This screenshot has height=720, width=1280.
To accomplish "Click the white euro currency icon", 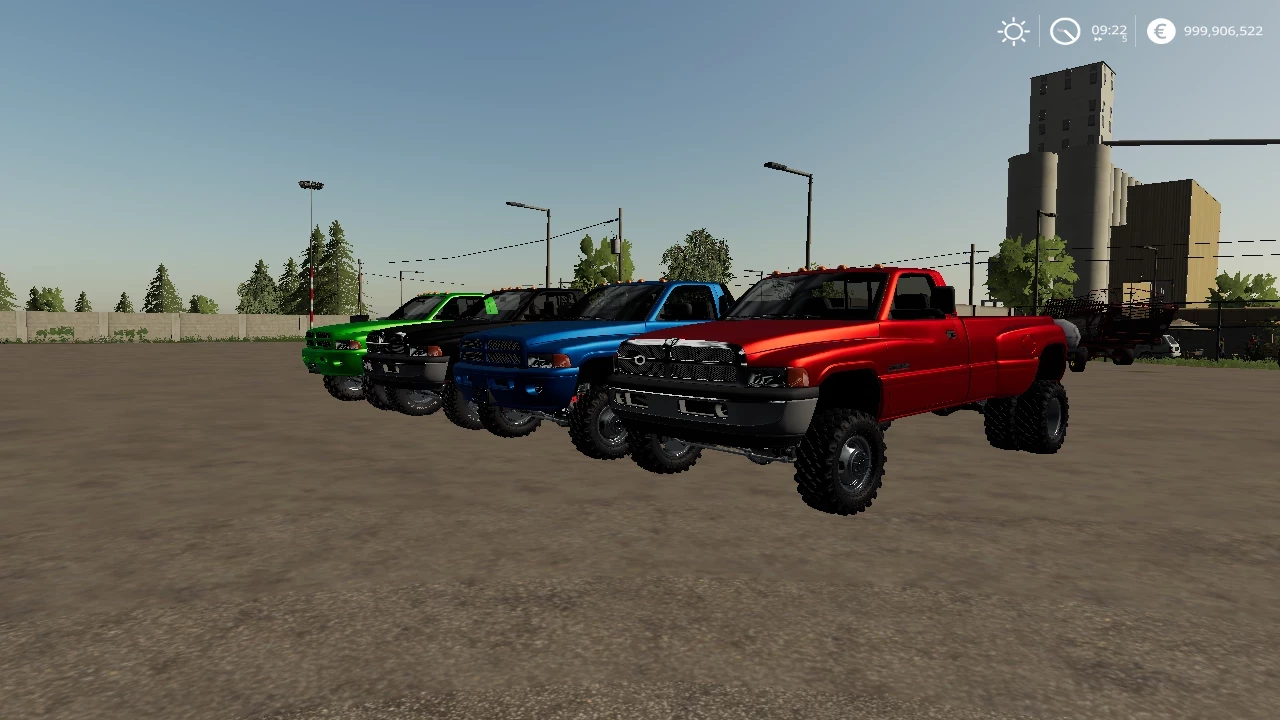I will click(1160, 31).
